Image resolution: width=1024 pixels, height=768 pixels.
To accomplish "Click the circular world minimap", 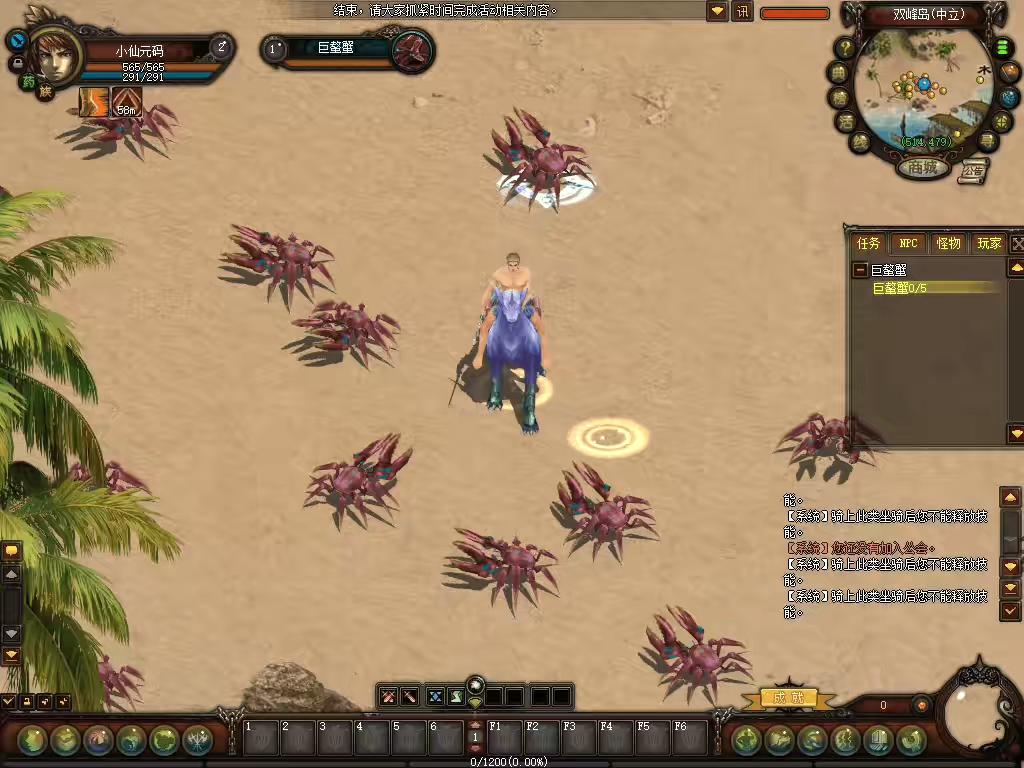I will click(923, 90).
